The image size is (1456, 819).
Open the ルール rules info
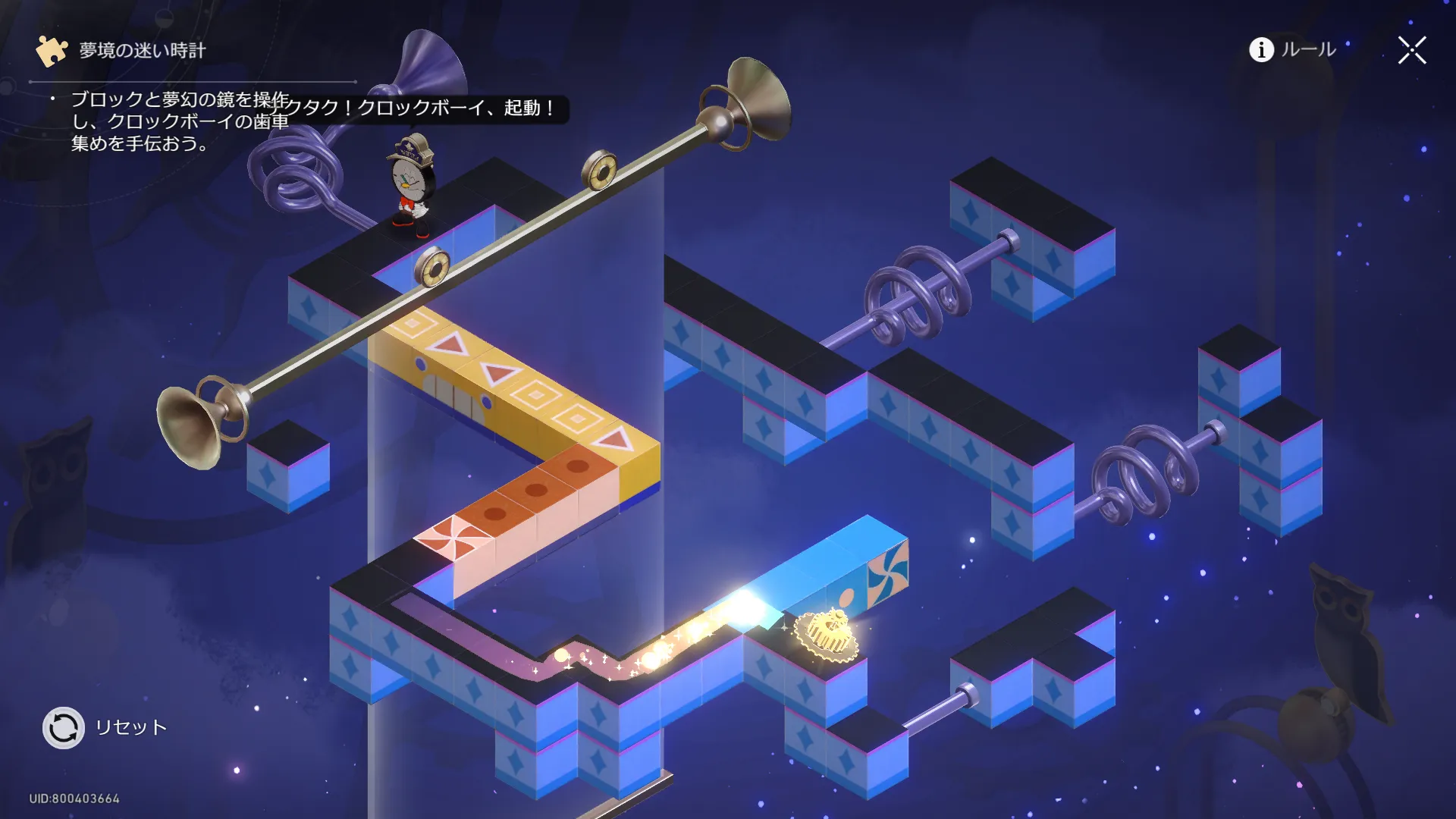pos(1292,50)
